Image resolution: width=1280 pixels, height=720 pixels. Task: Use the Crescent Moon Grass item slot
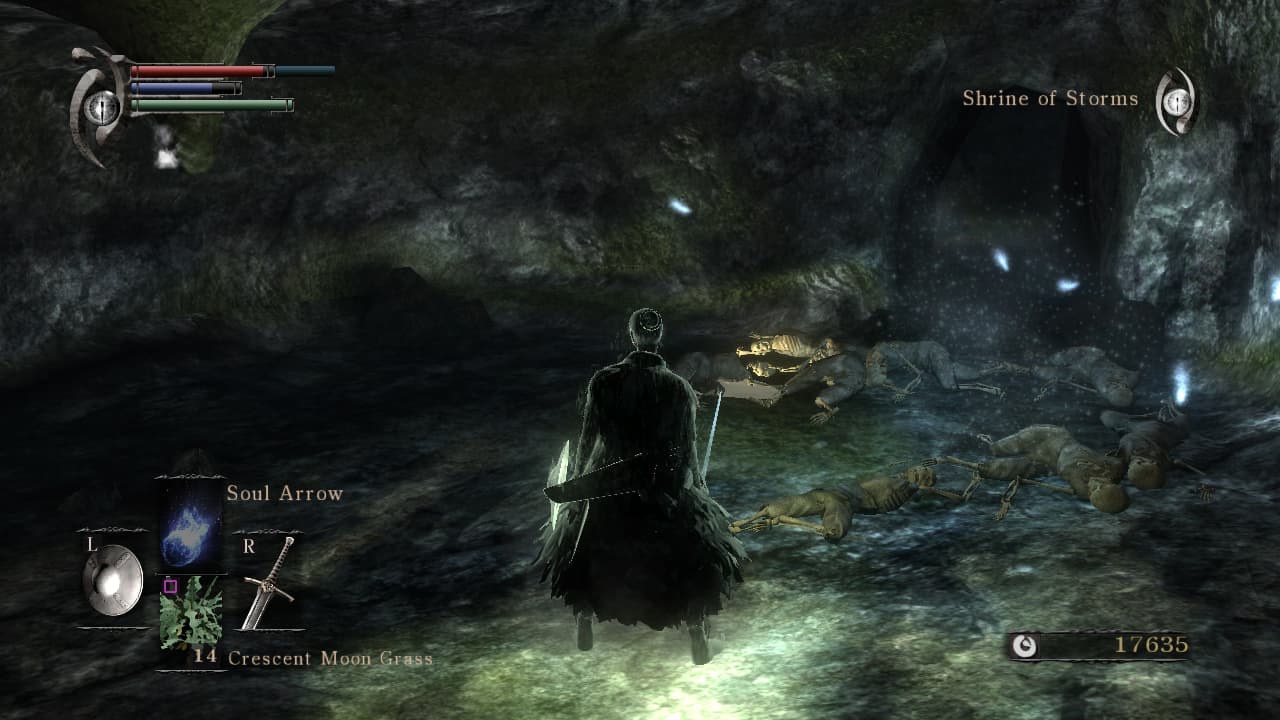point(191,612)
